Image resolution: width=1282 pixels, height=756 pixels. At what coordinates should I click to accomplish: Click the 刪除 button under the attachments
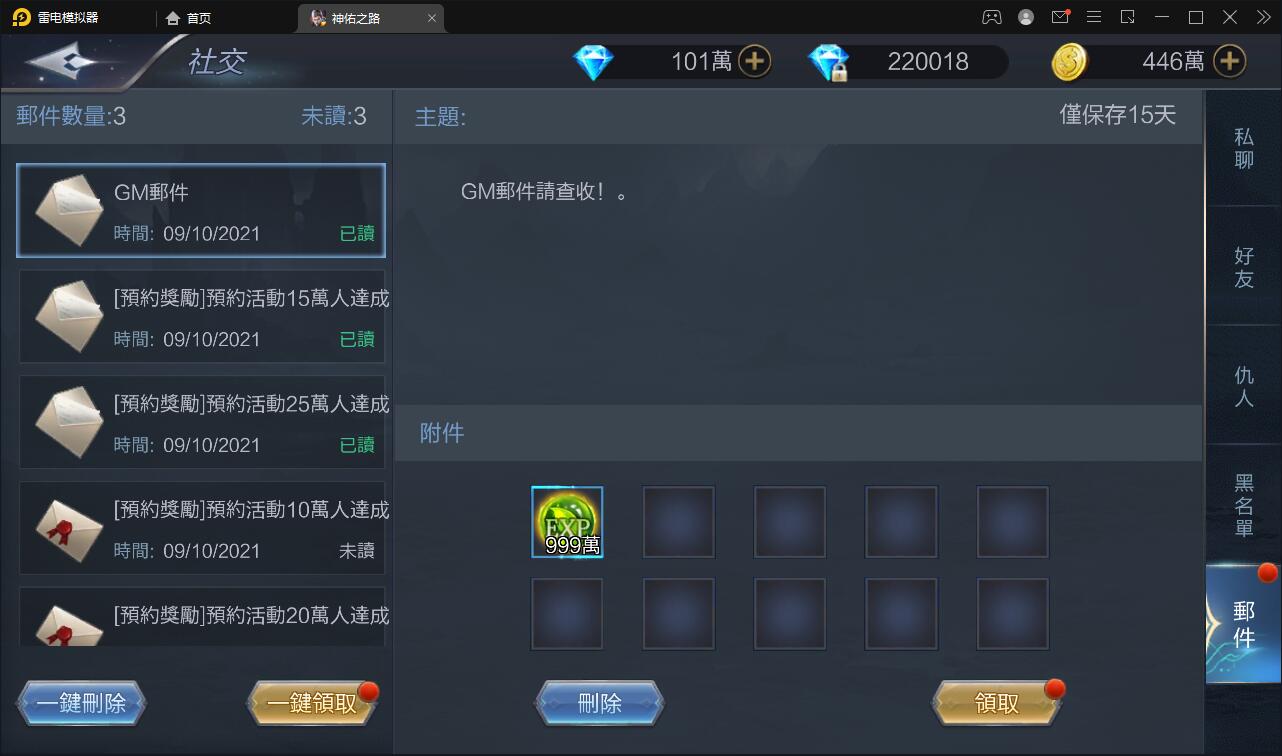coord(599,702)
